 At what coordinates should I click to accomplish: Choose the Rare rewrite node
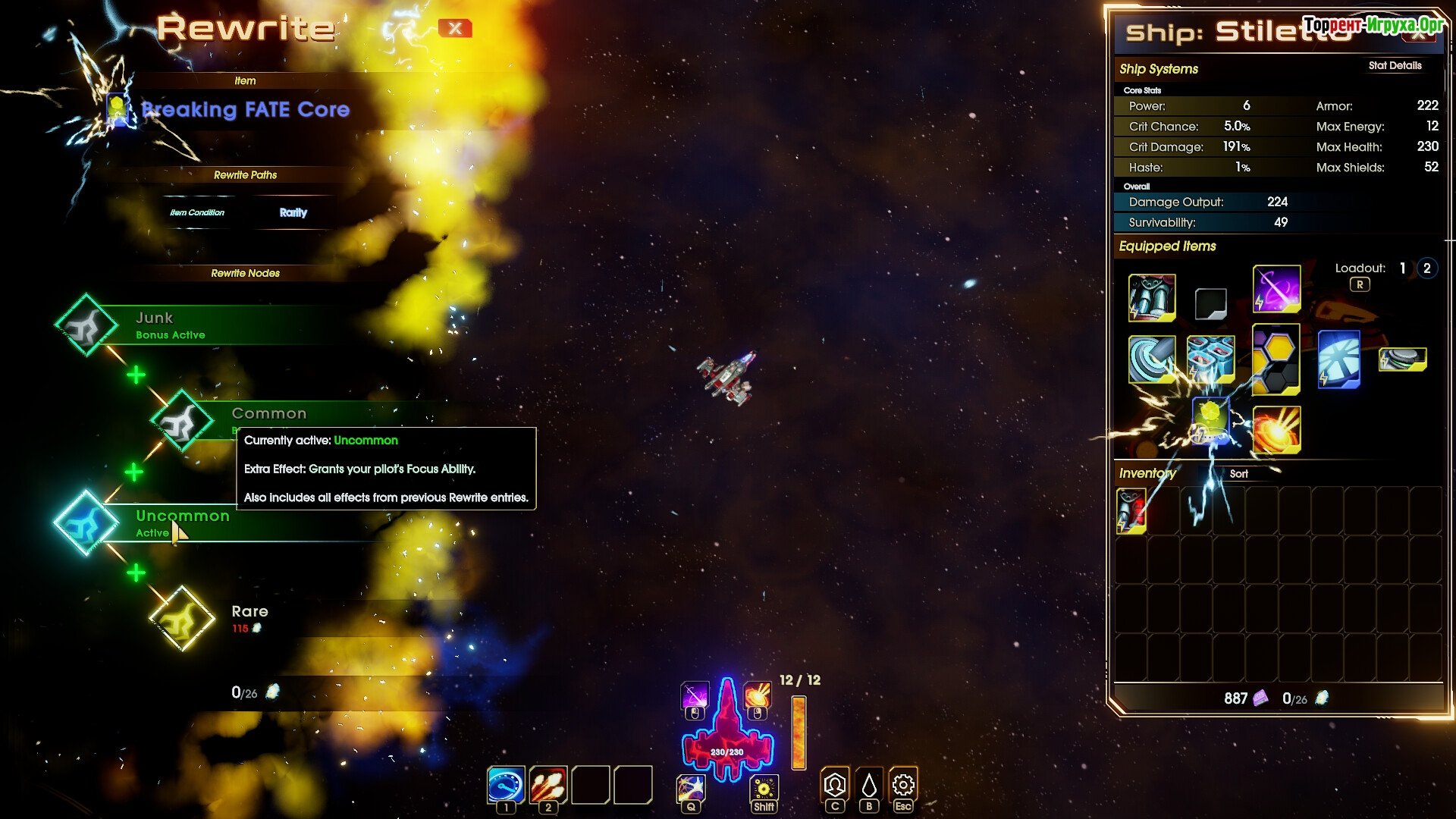click(182, 619)
